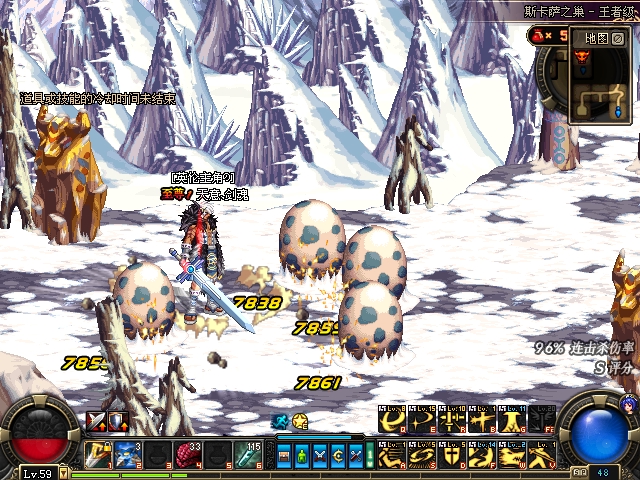
Task: Click the shield defense buff icon
Action: [x=117, y=421]
